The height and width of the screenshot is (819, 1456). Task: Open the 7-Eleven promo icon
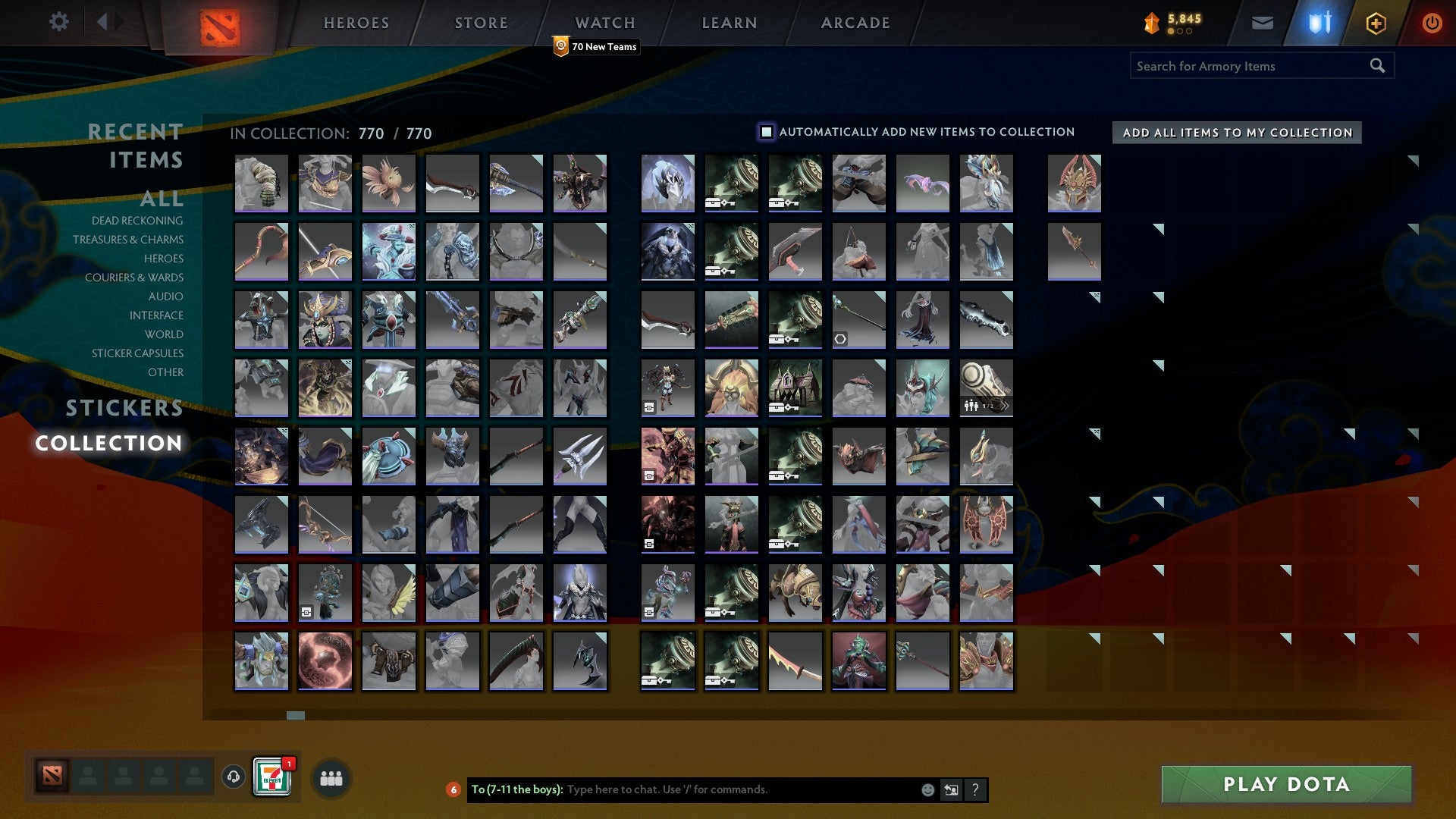point(273,777)
